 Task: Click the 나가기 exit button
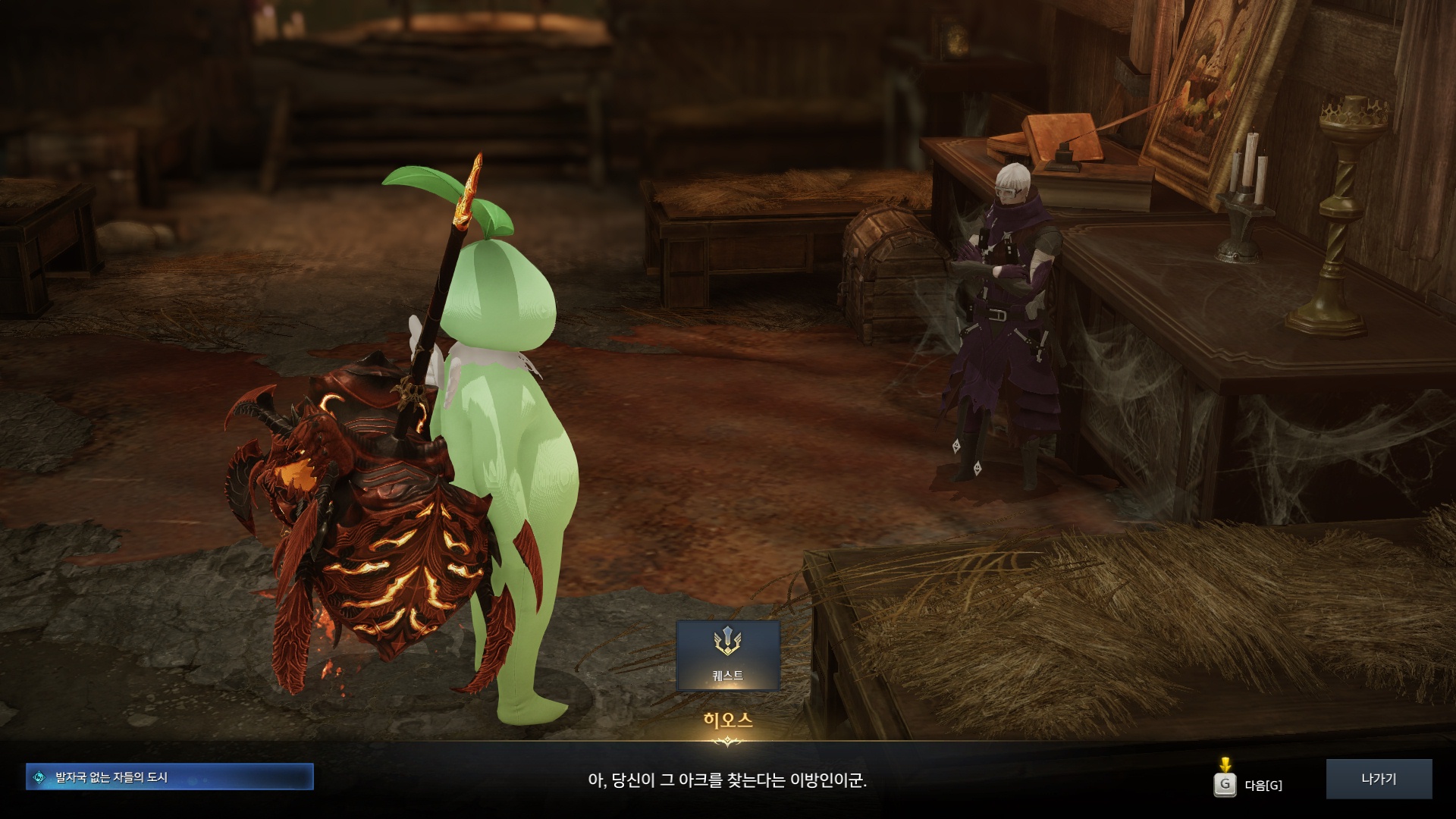[1378, 779]
